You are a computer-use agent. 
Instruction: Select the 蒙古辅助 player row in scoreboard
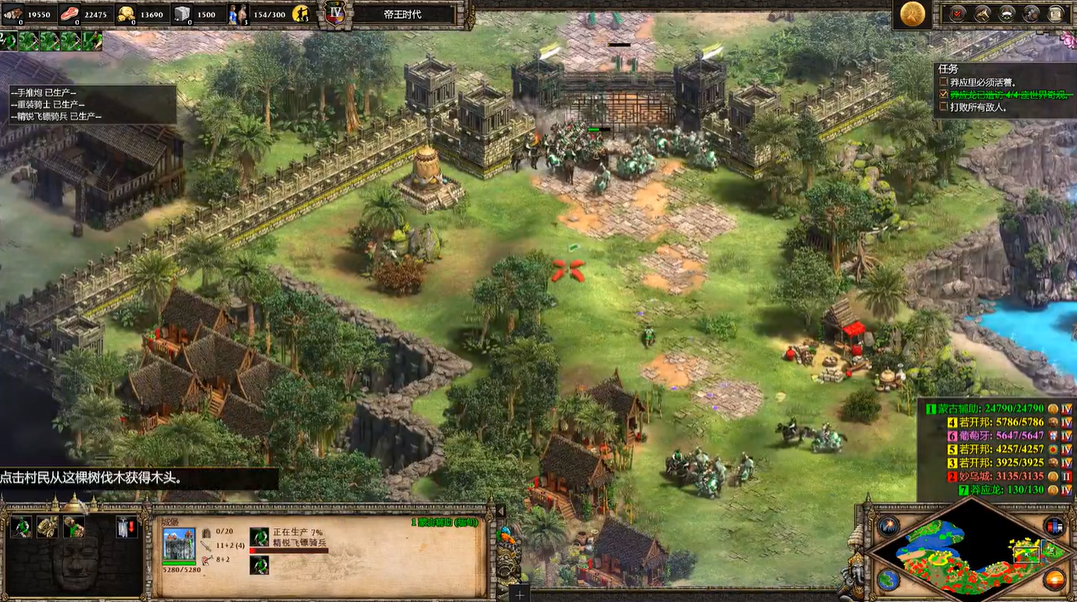point(988,408)
